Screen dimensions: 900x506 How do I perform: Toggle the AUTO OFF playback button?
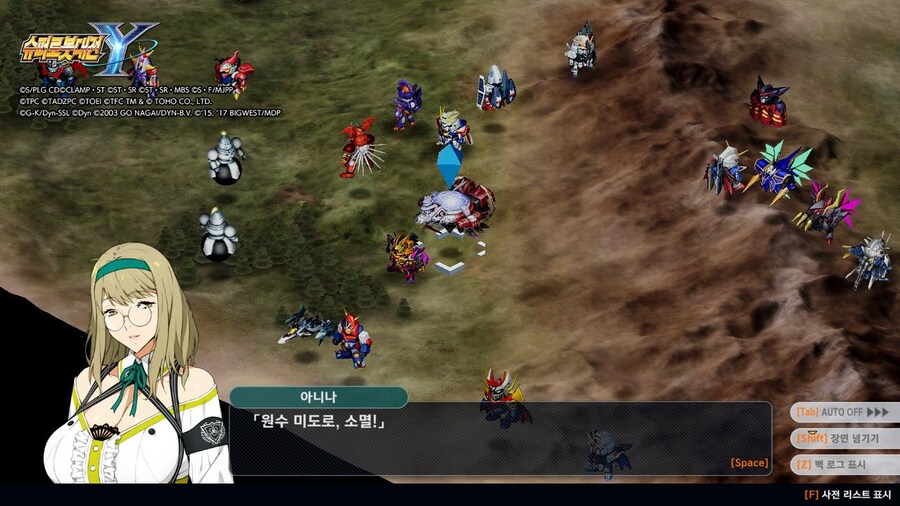[x=842, y=412]
